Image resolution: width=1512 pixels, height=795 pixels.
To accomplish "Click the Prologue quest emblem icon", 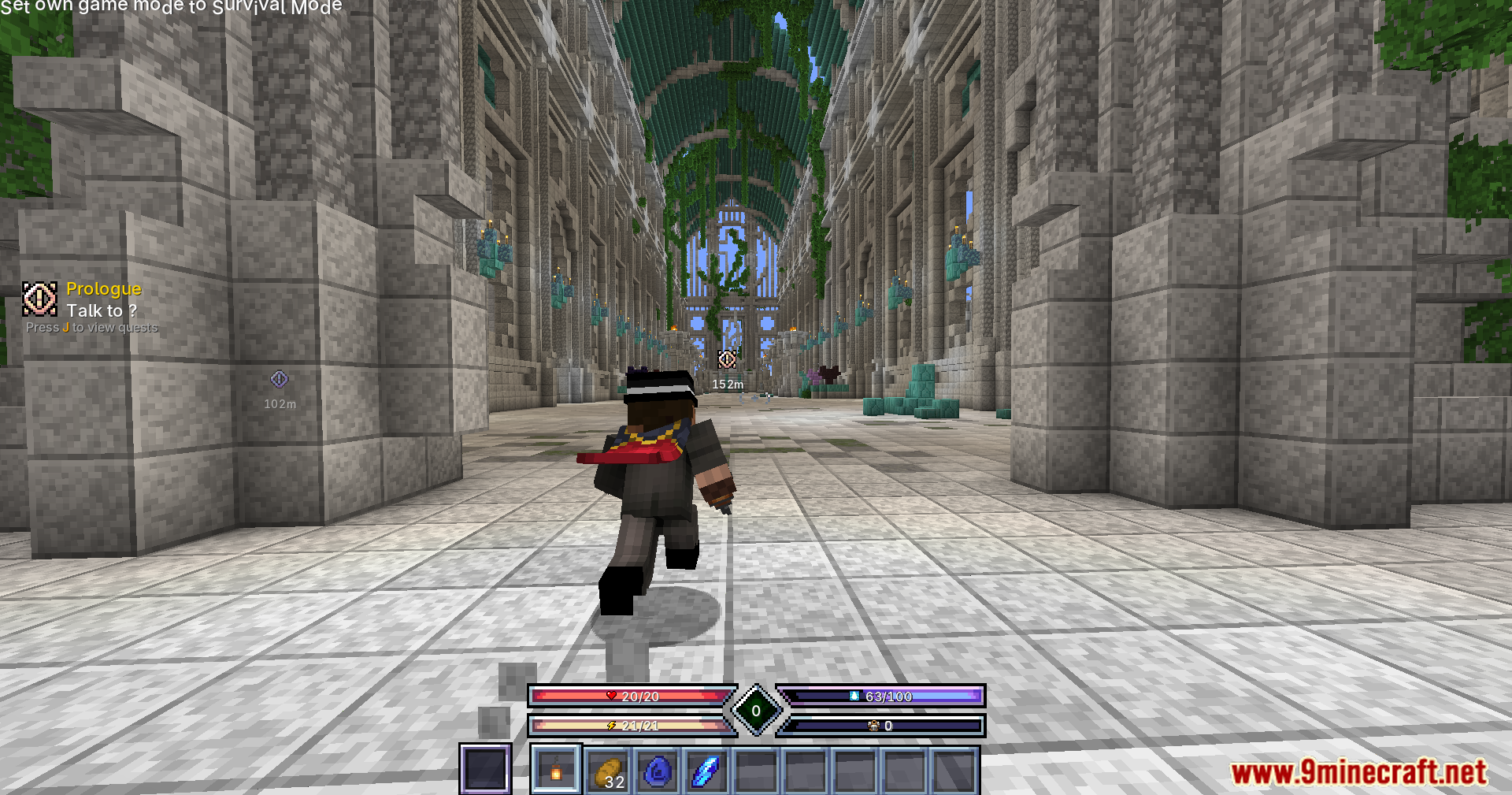I will [x=39, y=299].
